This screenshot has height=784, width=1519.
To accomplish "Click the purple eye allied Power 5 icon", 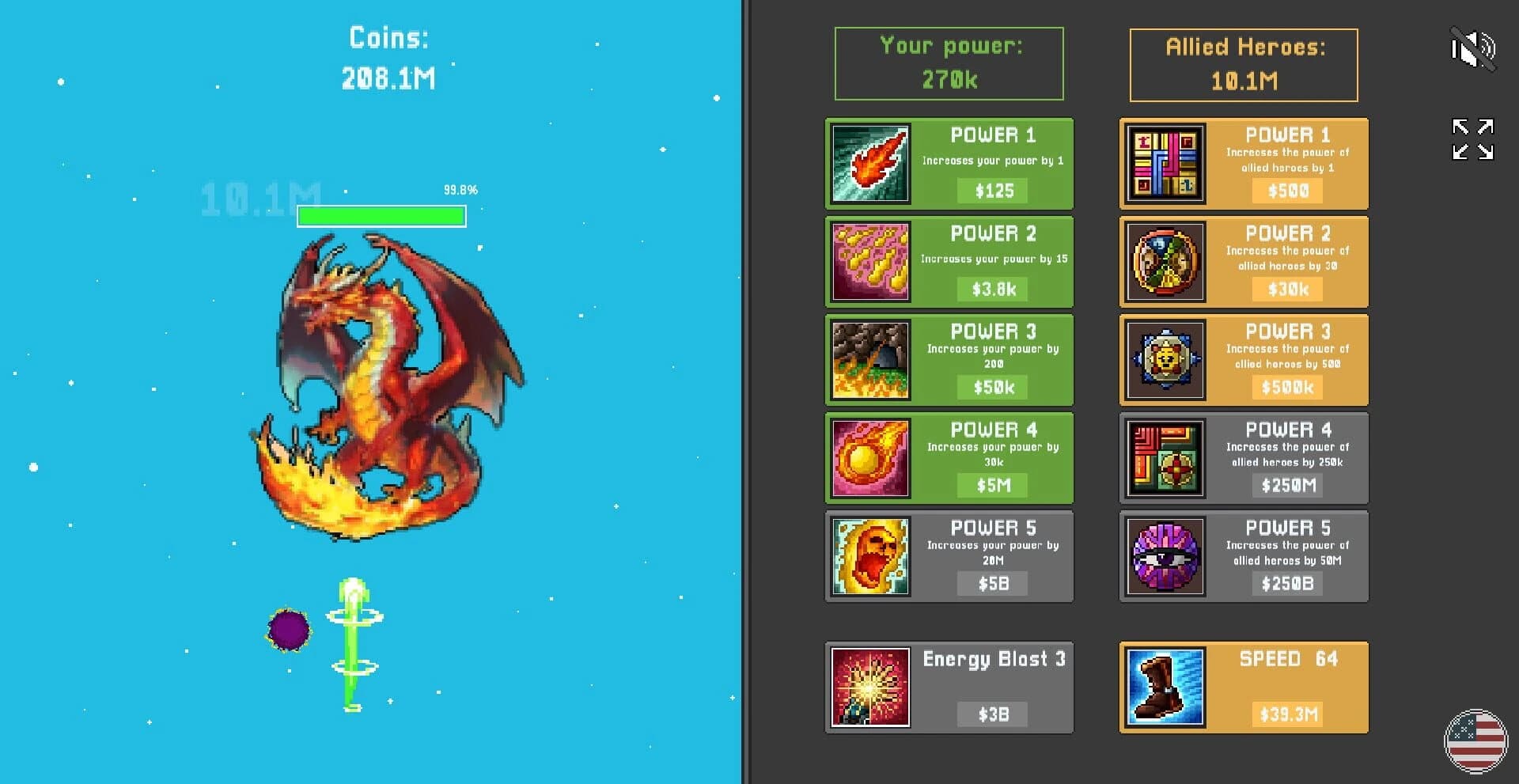I will coord(1165,556).
